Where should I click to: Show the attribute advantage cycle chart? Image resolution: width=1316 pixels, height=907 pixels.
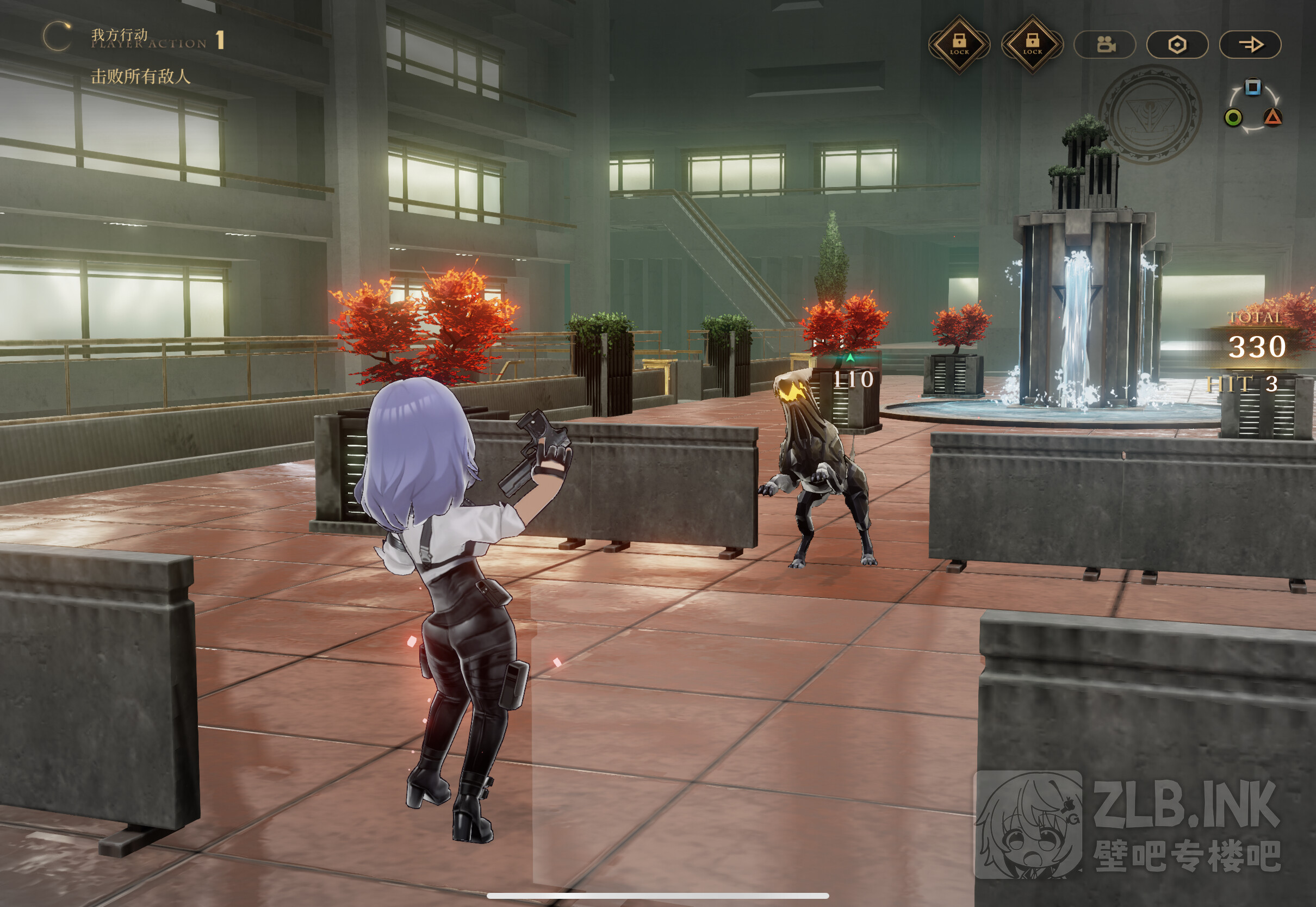[1252, 106]
